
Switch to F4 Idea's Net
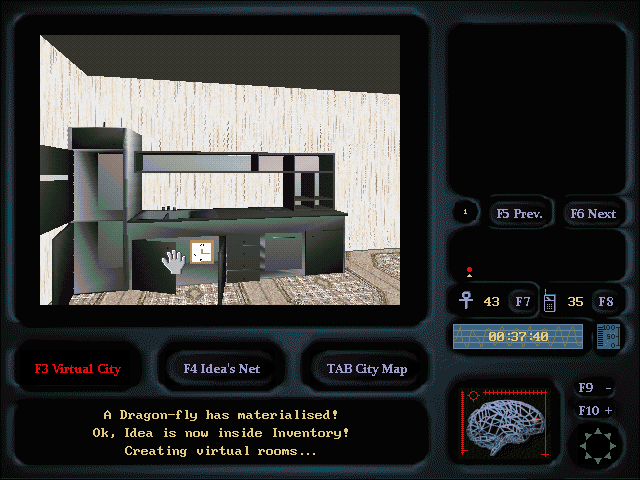[x=222, y=368]
